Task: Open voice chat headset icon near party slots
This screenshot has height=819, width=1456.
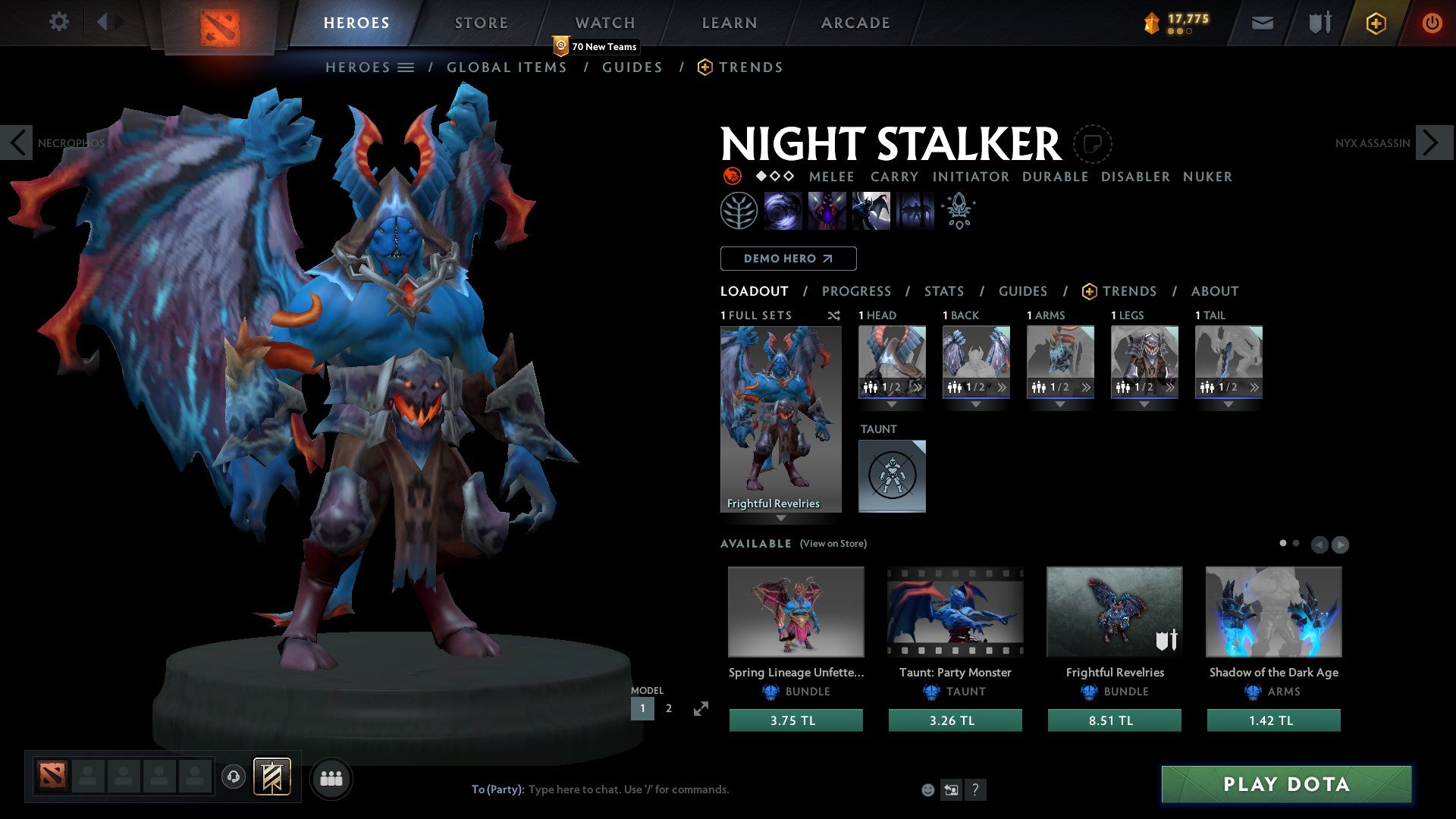Action: (x=233, y=777)
